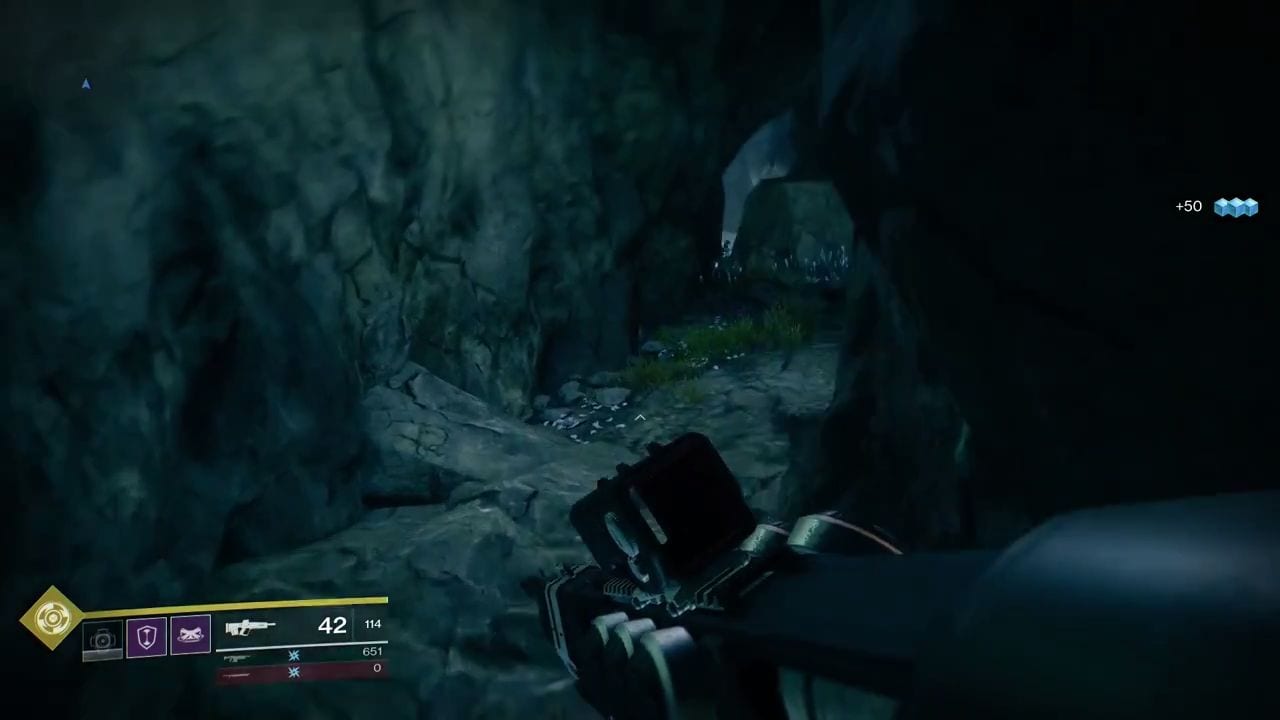Click the blue Glimmer cubes icon
Image resolution: width=1280 pixels, height=720 pixels.
1236,207
